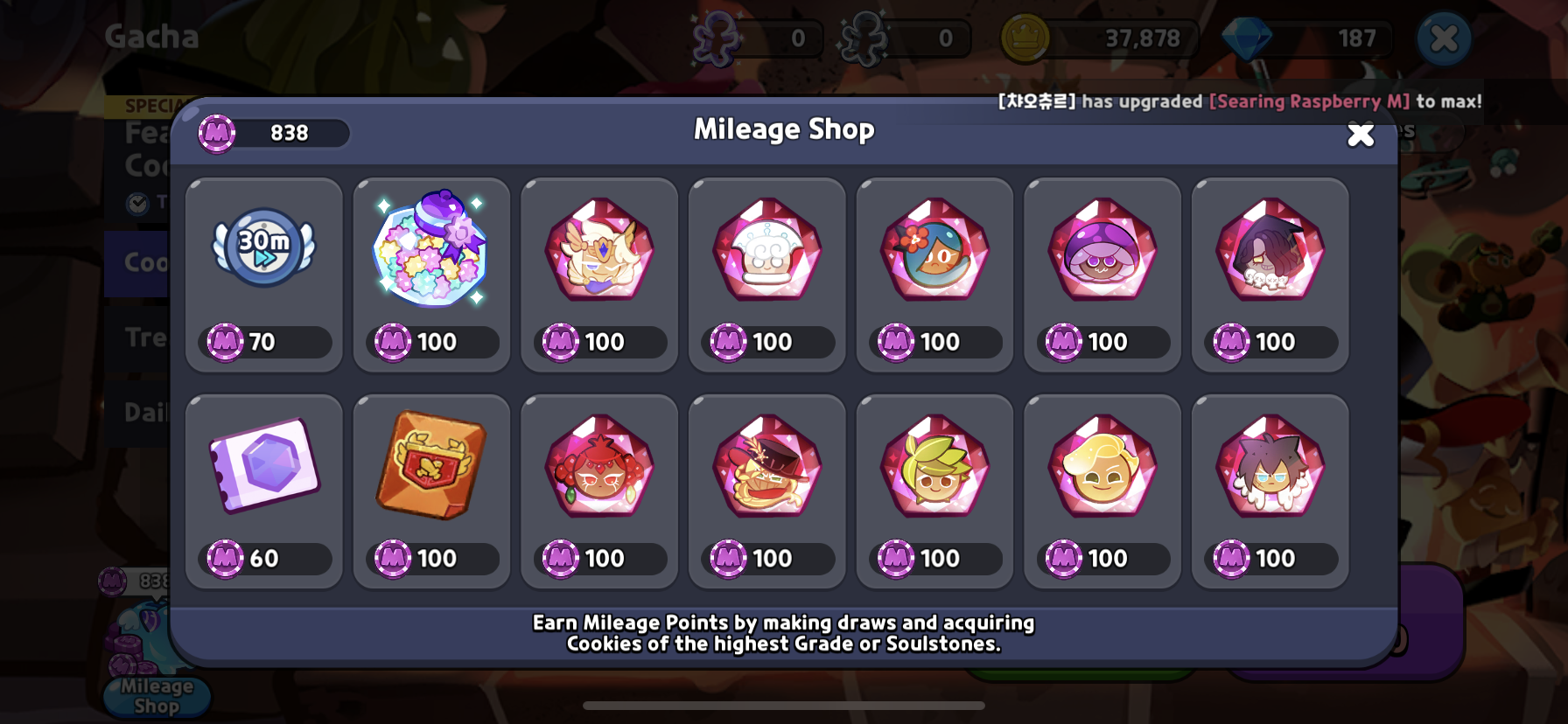
Task: Buy the 30m speed-up item
Action: point(263,275)
